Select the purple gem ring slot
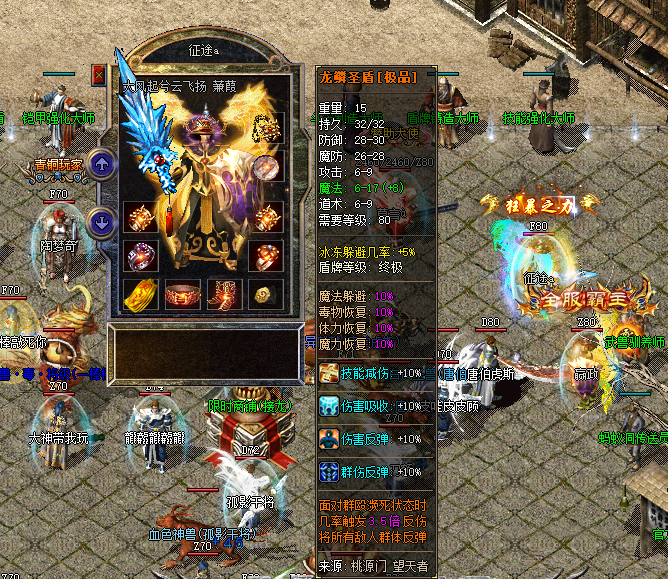 click(x=138, y=255)
